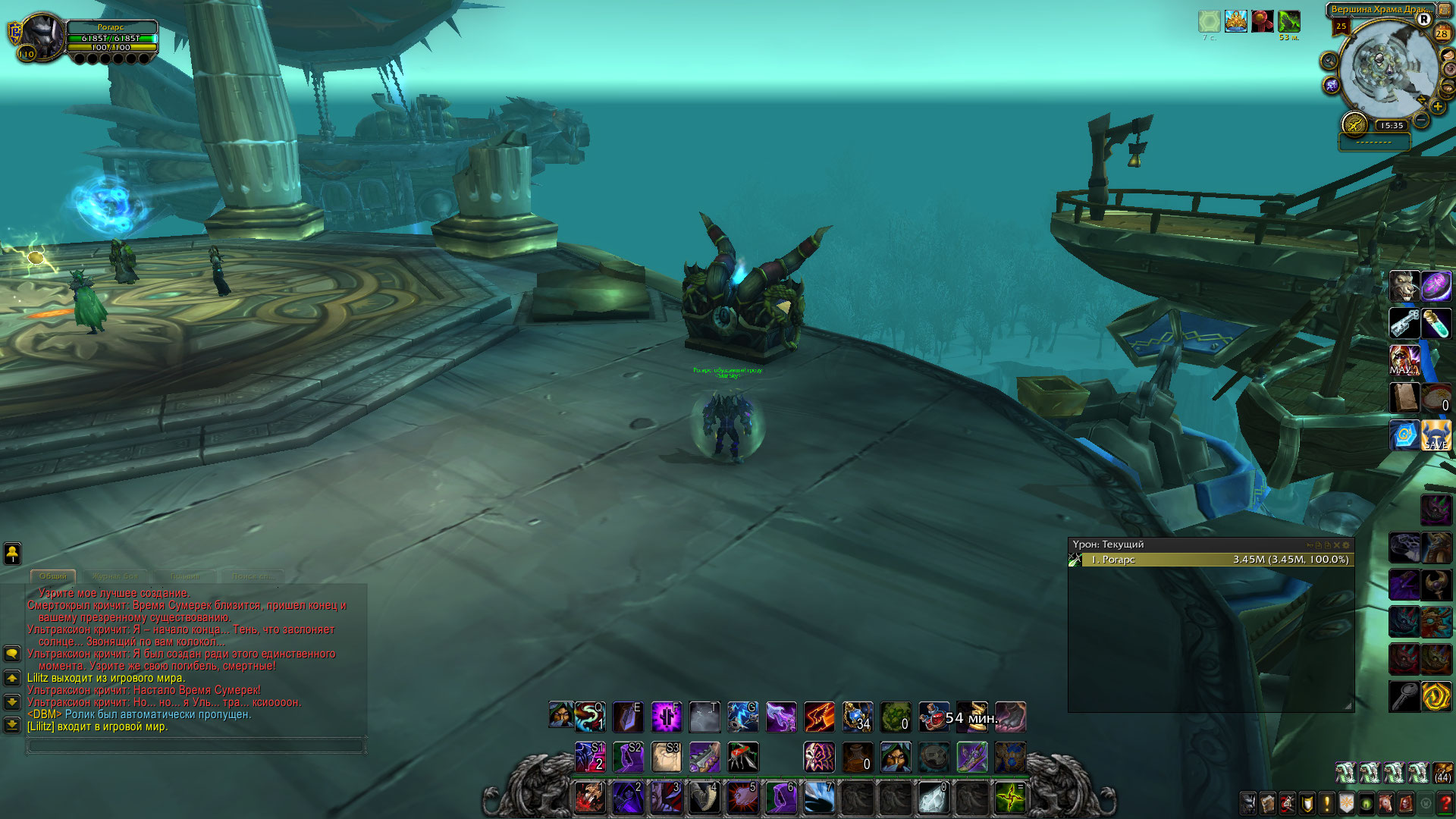Click the green buff icon showing 53 м.
1456x819 pixels.
coord(1288,21)
